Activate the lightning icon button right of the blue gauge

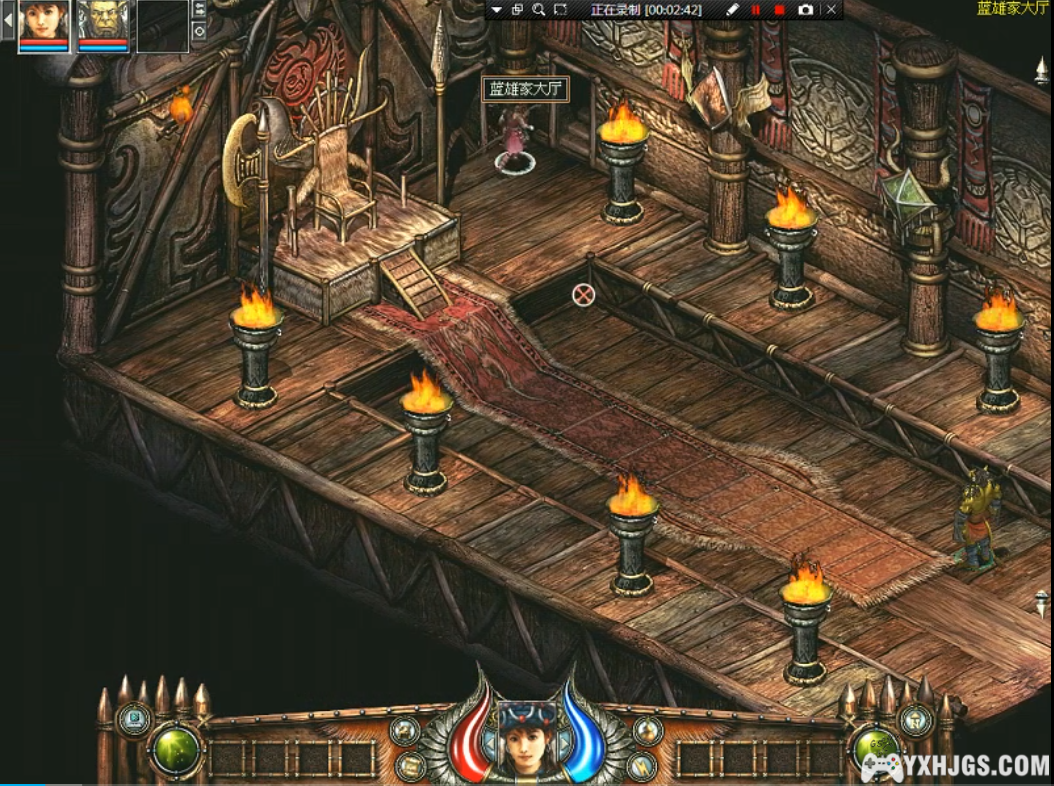(x=642, y=766)
